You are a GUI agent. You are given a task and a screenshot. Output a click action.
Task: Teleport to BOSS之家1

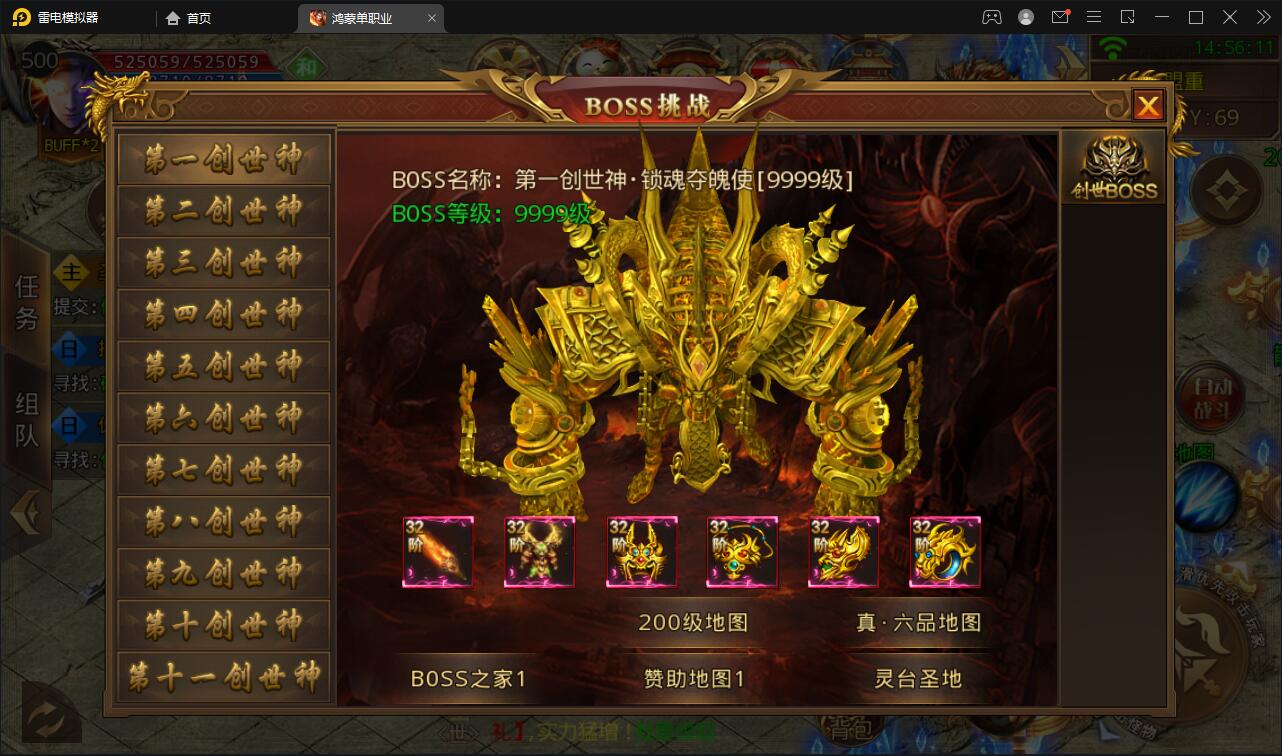(x=468, y=678)
